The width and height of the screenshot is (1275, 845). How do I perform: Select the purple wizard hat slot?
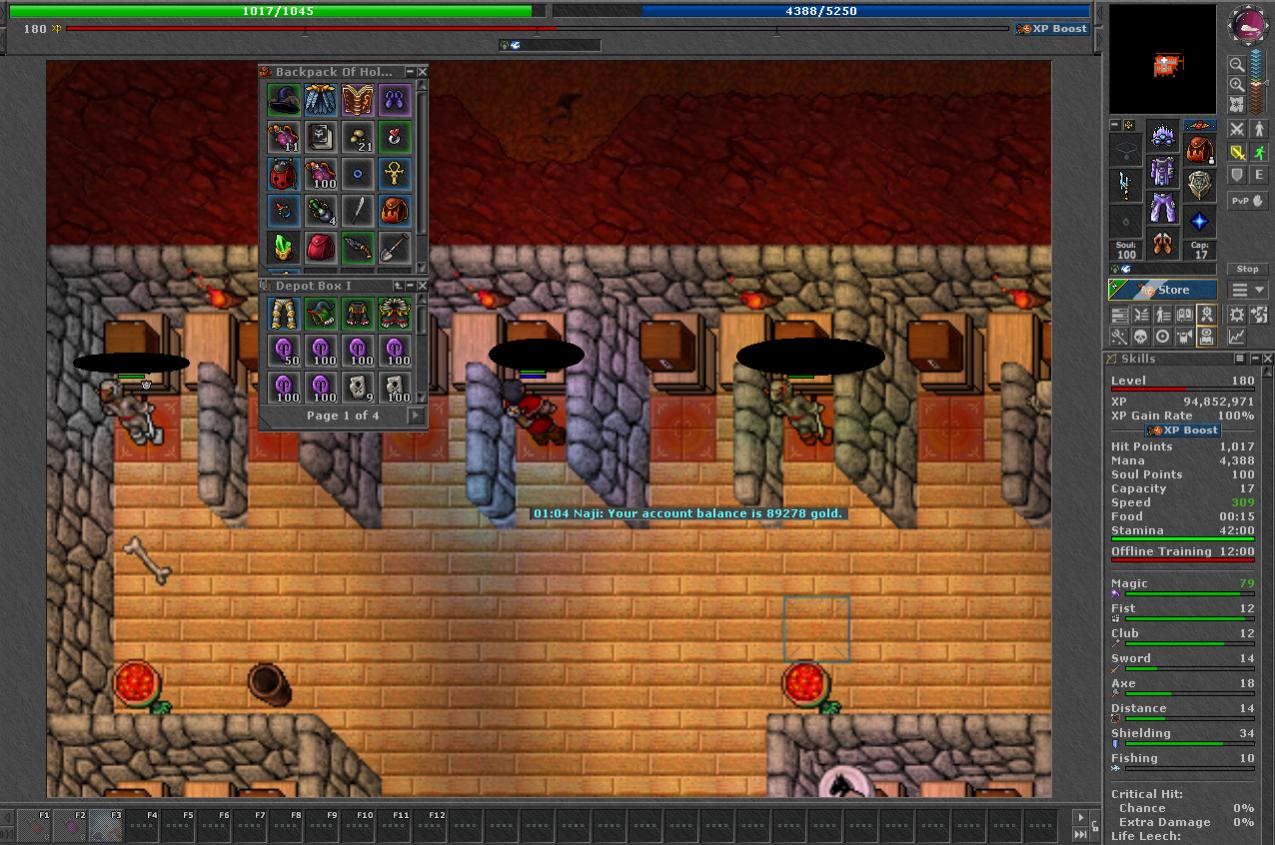[x=284, y=101]
